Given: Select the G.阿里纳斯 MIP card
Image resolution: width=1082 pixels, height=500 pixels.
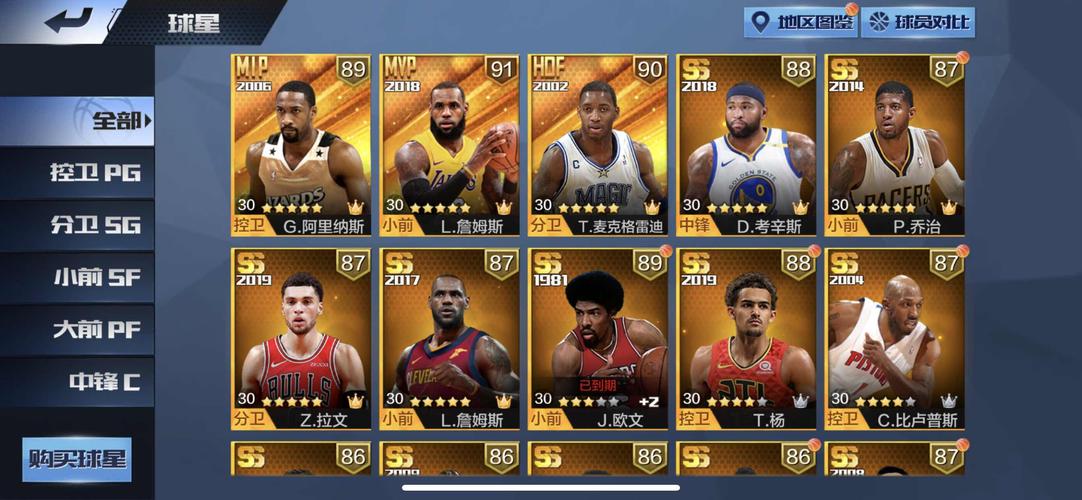Looking at the screenshot, I should point(301,145).
